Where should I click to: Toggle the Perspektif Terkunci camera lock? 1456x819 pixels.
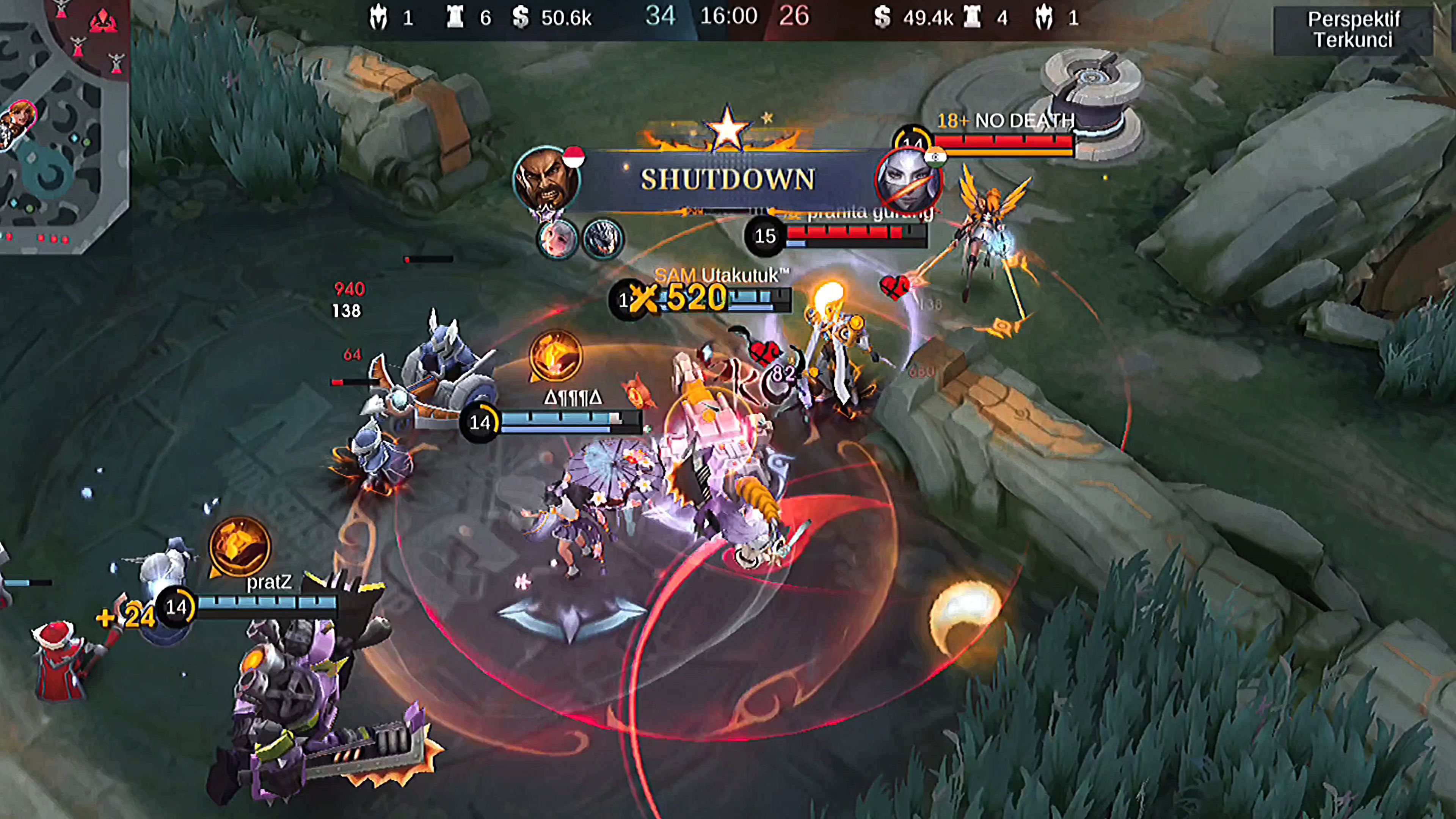click(1353, 30)
